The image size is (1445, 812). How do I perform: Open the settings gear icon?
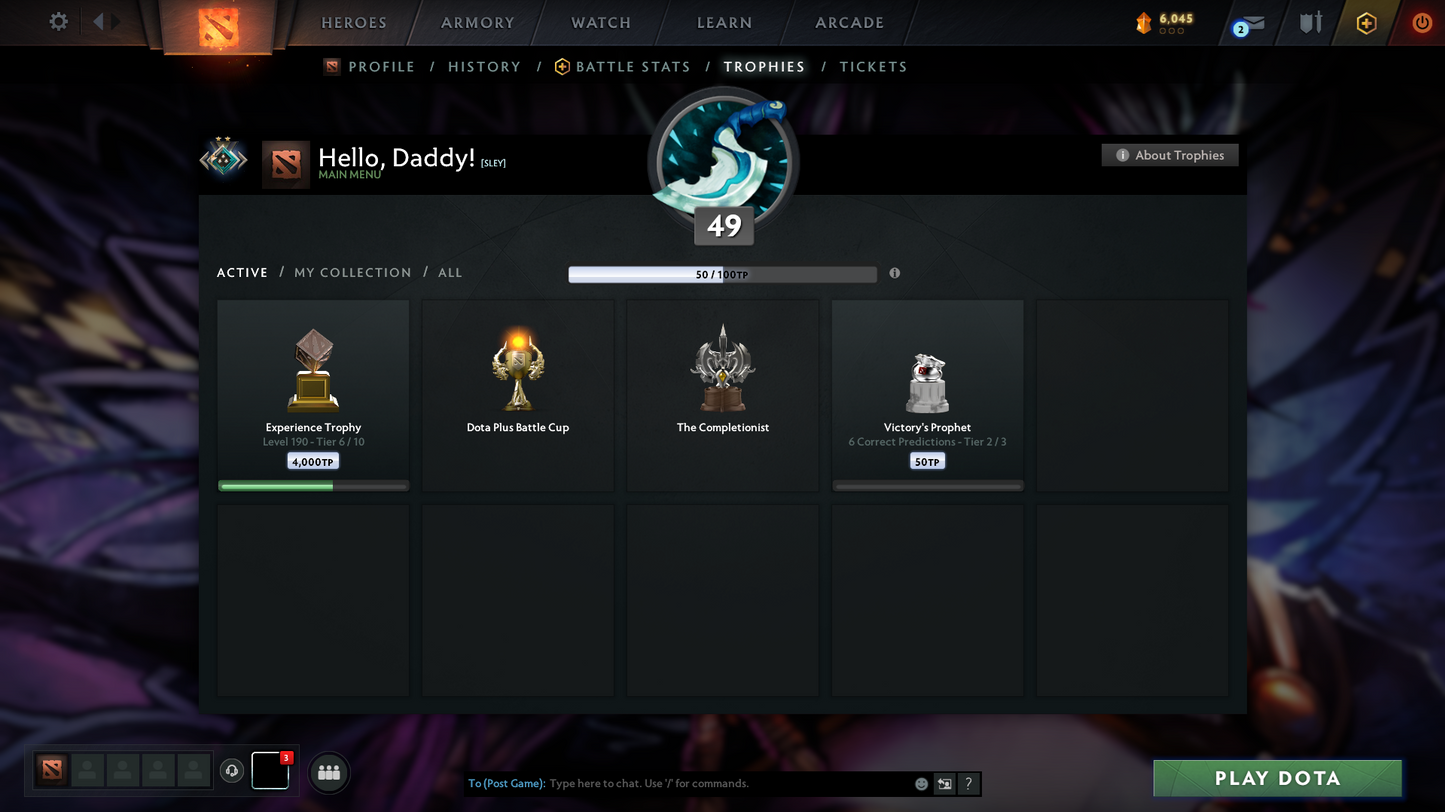[59, 21]
